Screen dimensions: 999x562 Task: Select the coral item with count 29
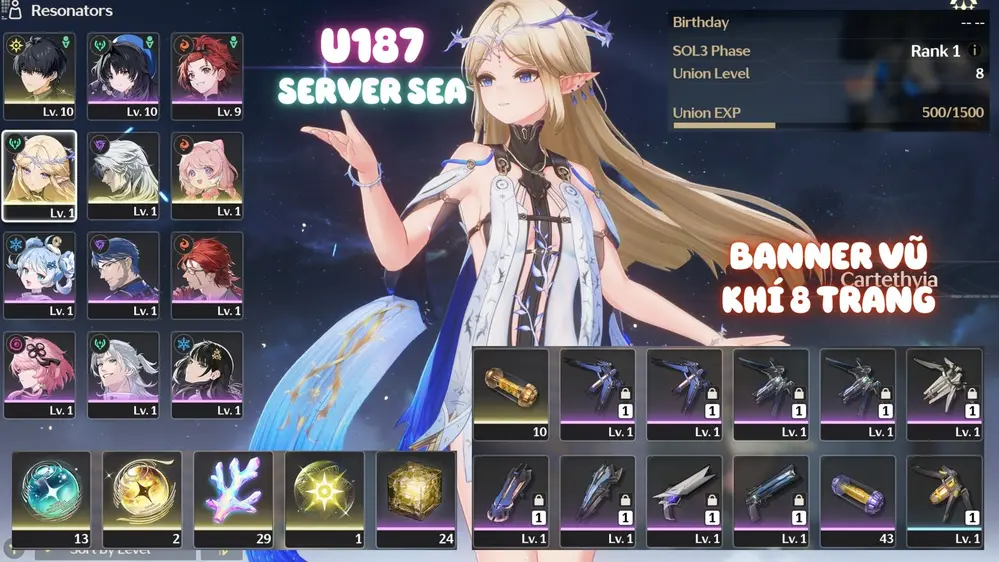pos(233,498)
